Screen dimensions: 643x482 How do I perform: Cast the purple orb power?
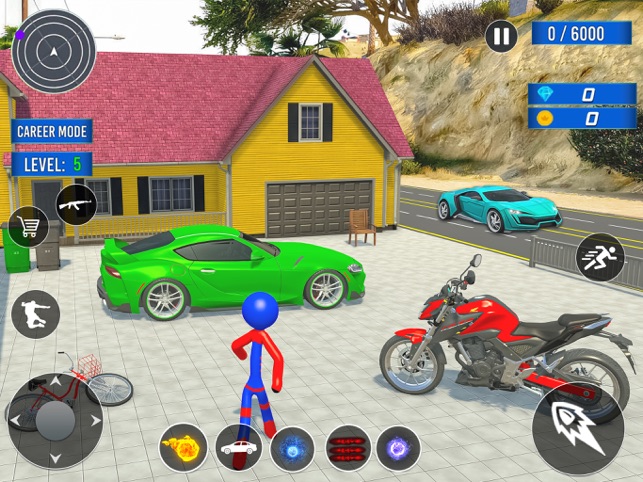[x=398, y=447]
